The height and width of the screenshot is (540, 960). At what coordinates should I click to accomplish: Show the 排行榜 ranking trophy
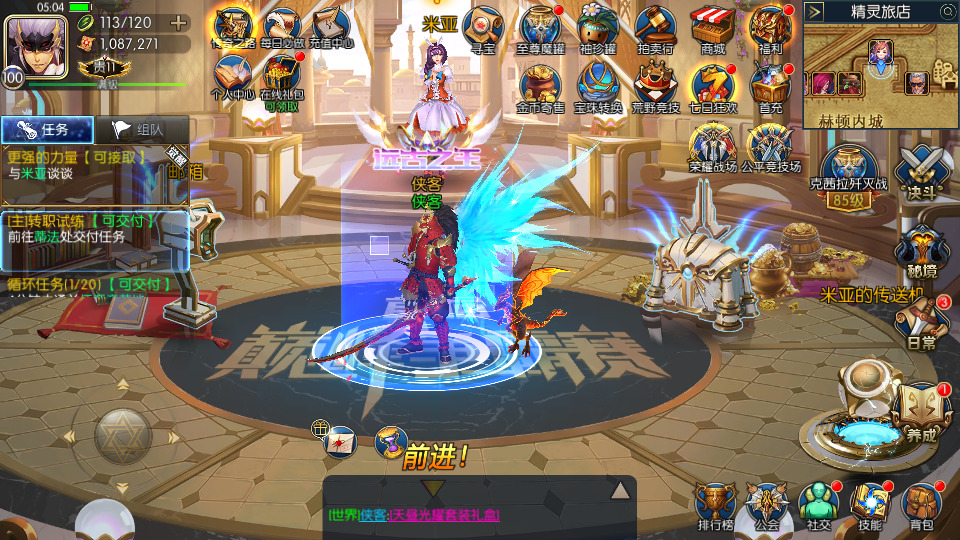click(715, 503)
